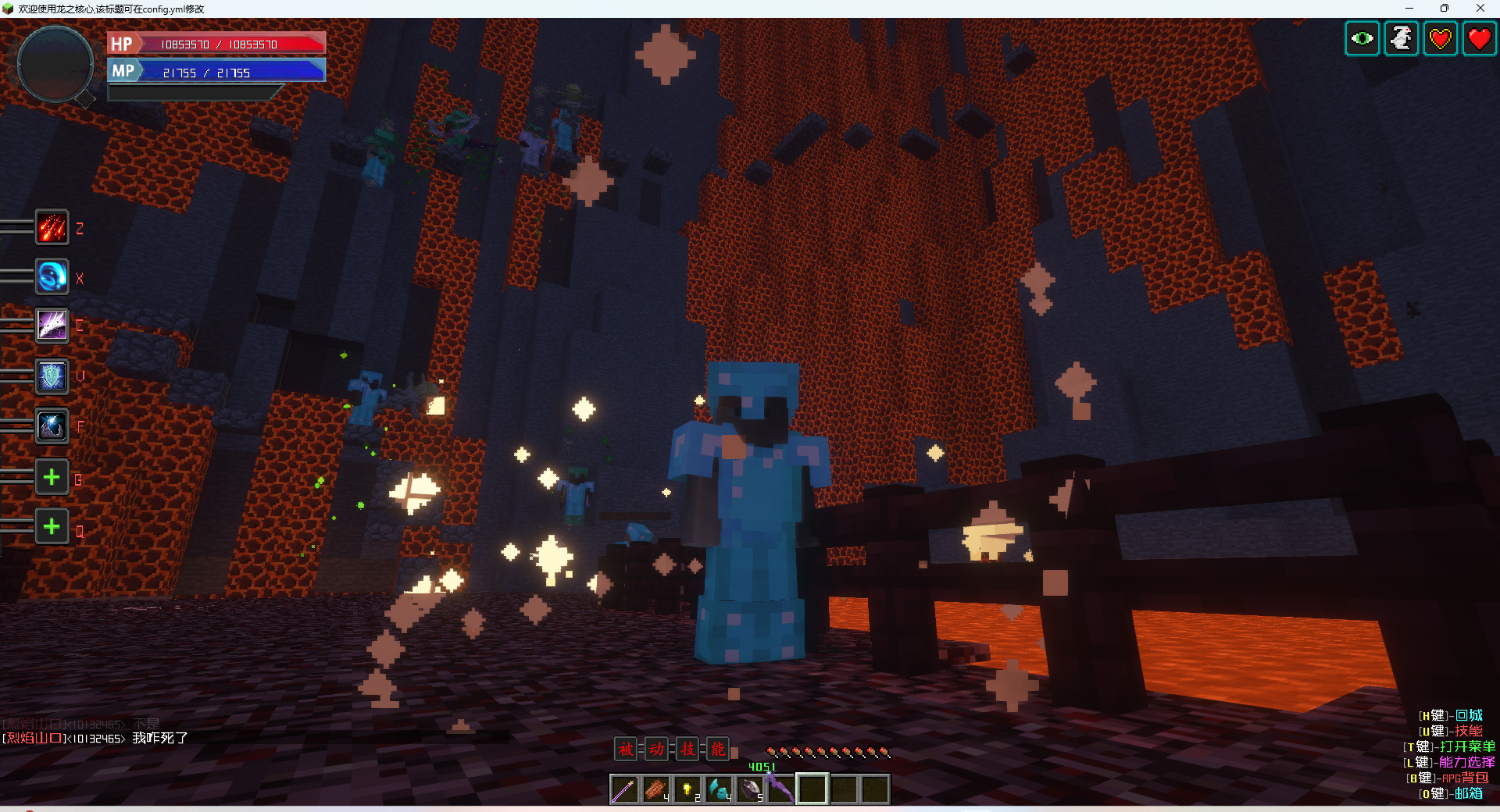Choose the orange item stack of four
Image resolution: width=1500 pixels, height=812 pixels.
coord(655,789)
